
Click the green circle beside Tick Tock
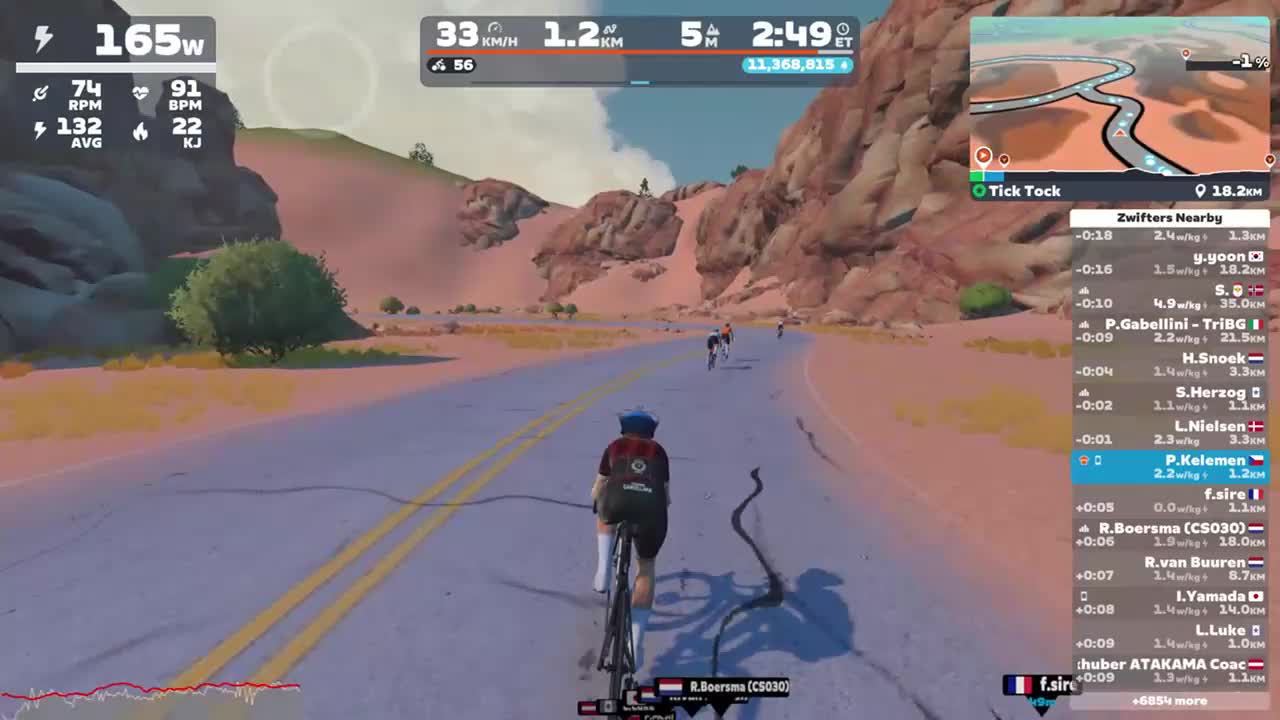tap(979, 190)
